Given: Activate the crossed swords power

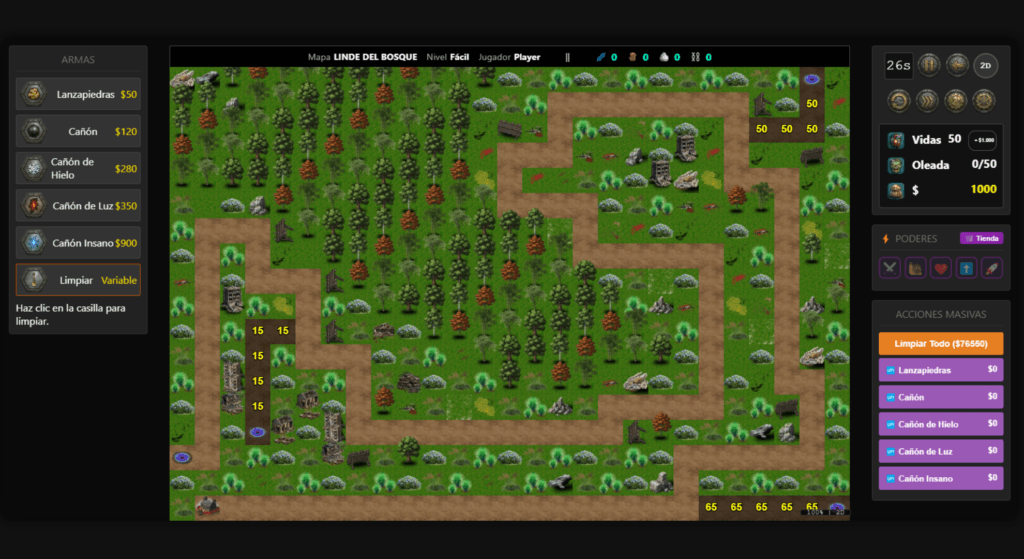Looking at the screenshot, I should 889,267.
